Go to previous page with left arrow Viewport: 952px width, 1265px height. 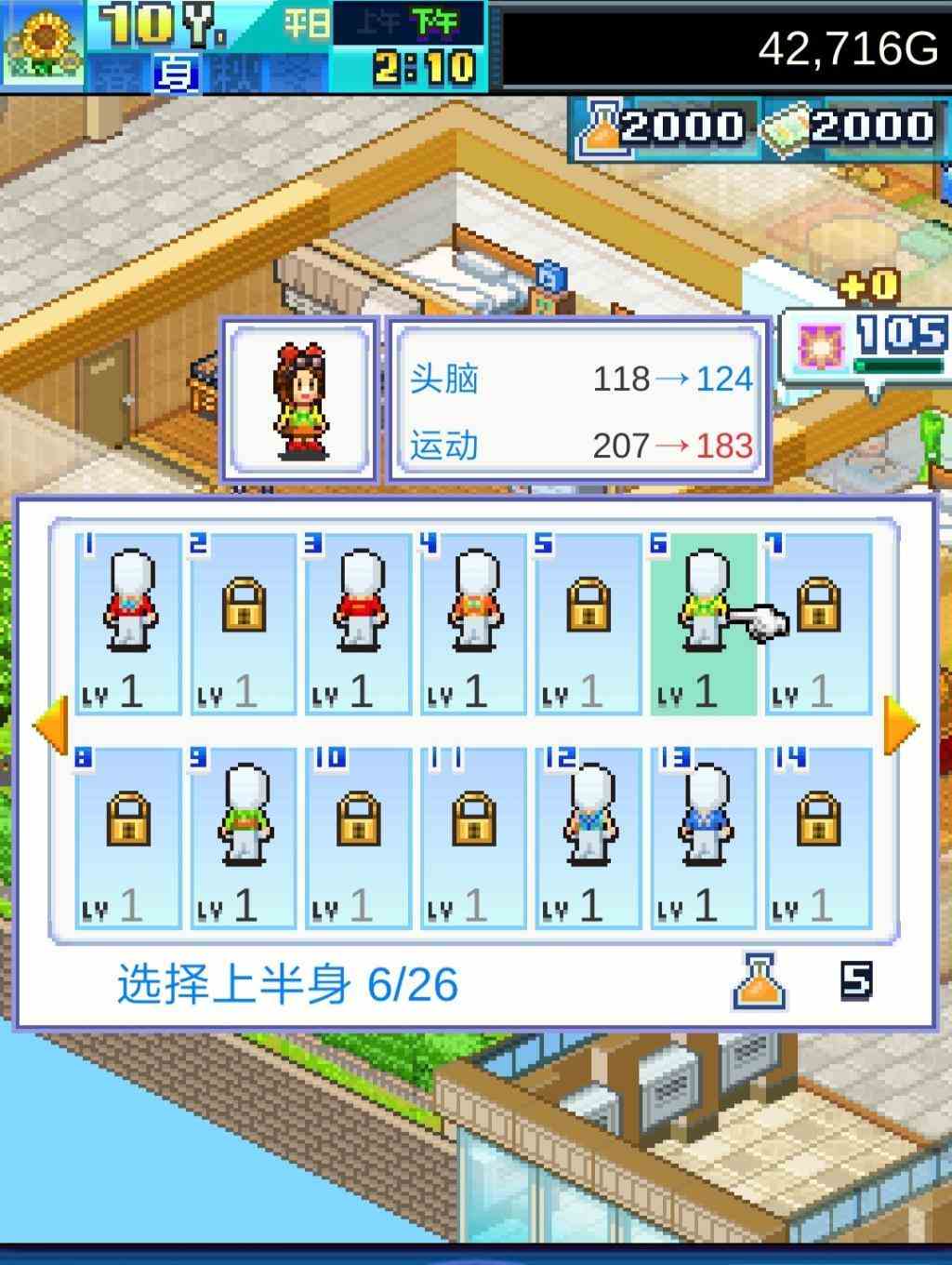[x=50, y=725]
